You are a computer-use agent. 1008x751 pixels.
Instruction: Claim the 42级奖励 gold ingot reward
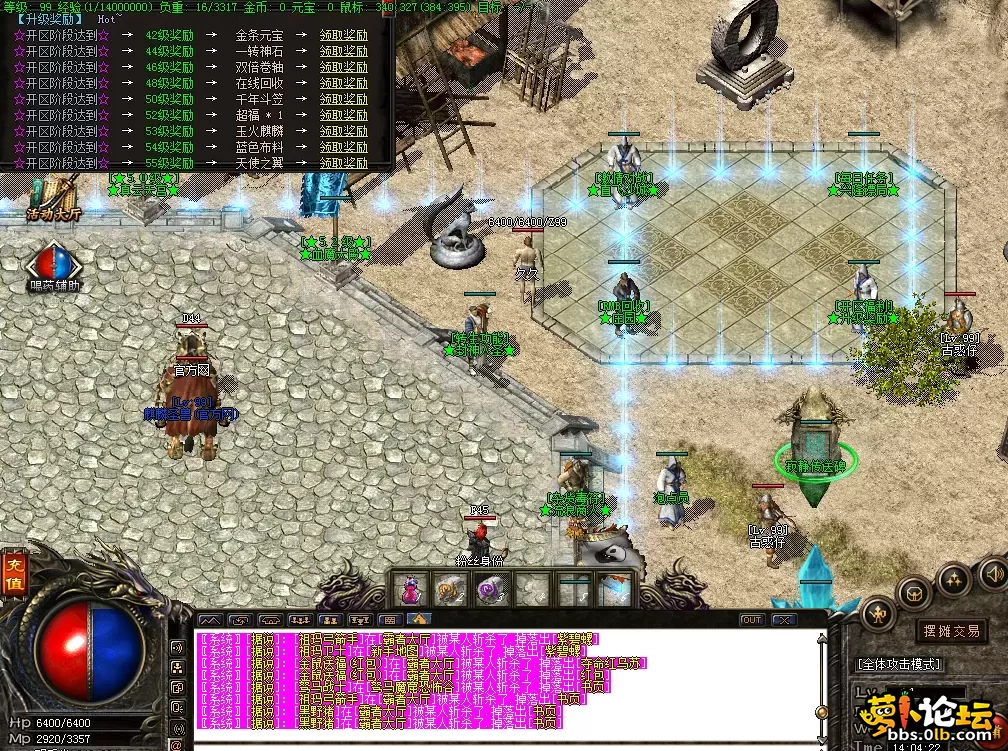pyautogui.click(x=343, y=34)
